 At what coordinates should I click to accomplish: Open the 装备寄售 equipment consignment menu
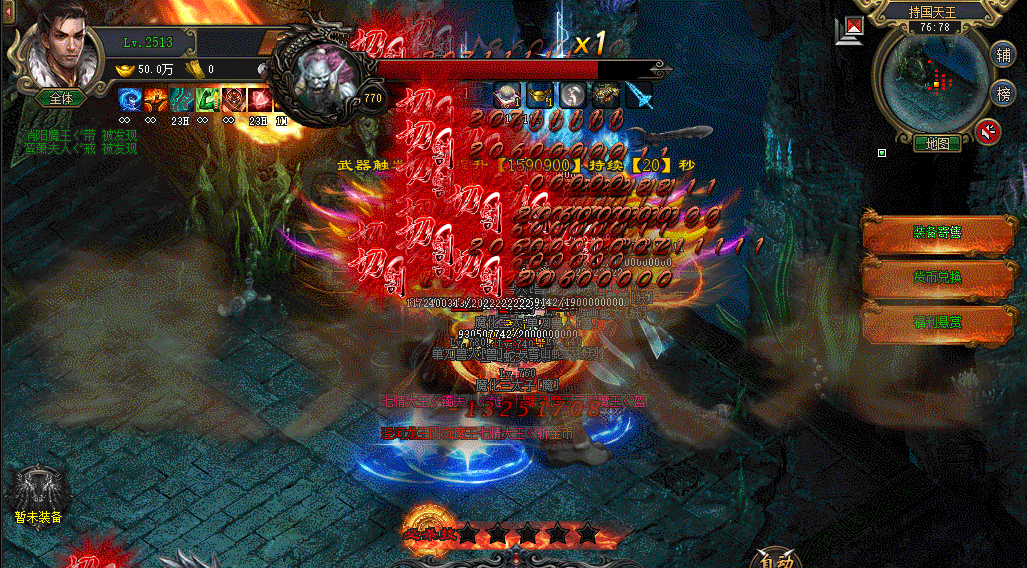click(x=936, y=233)
